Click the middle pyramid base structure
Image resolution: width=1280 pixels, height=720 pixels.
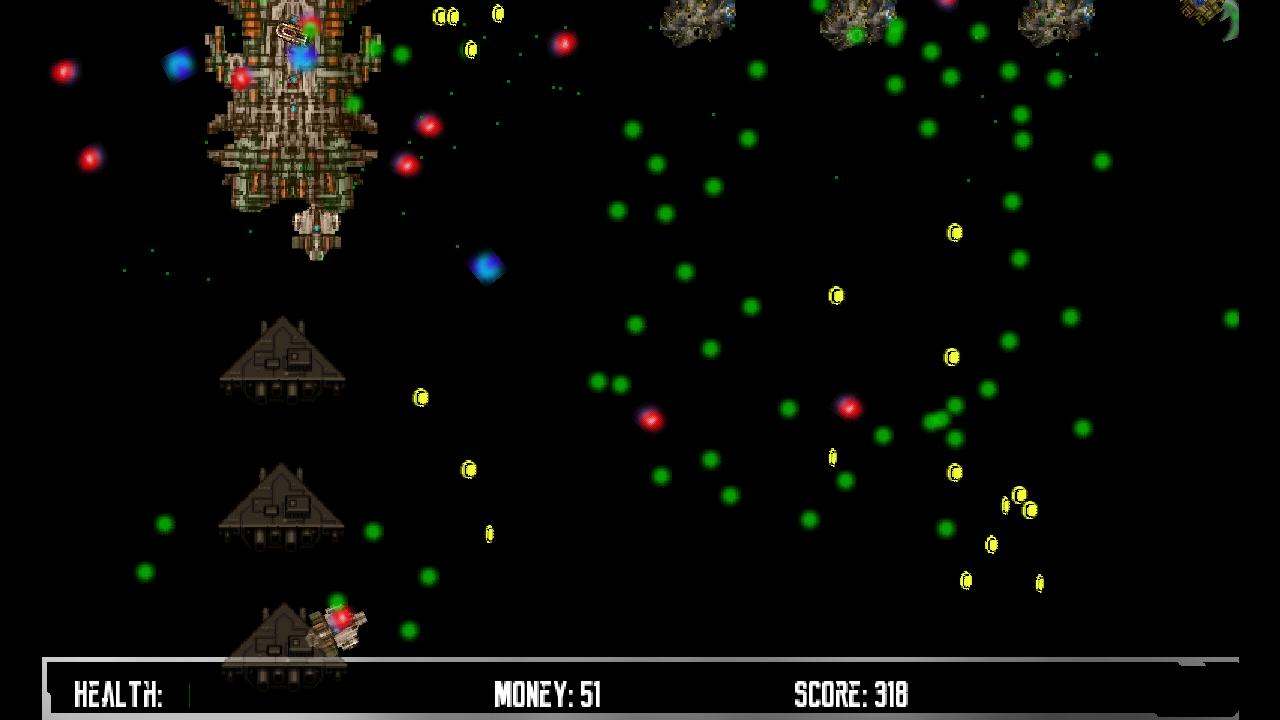pos(283,505)
